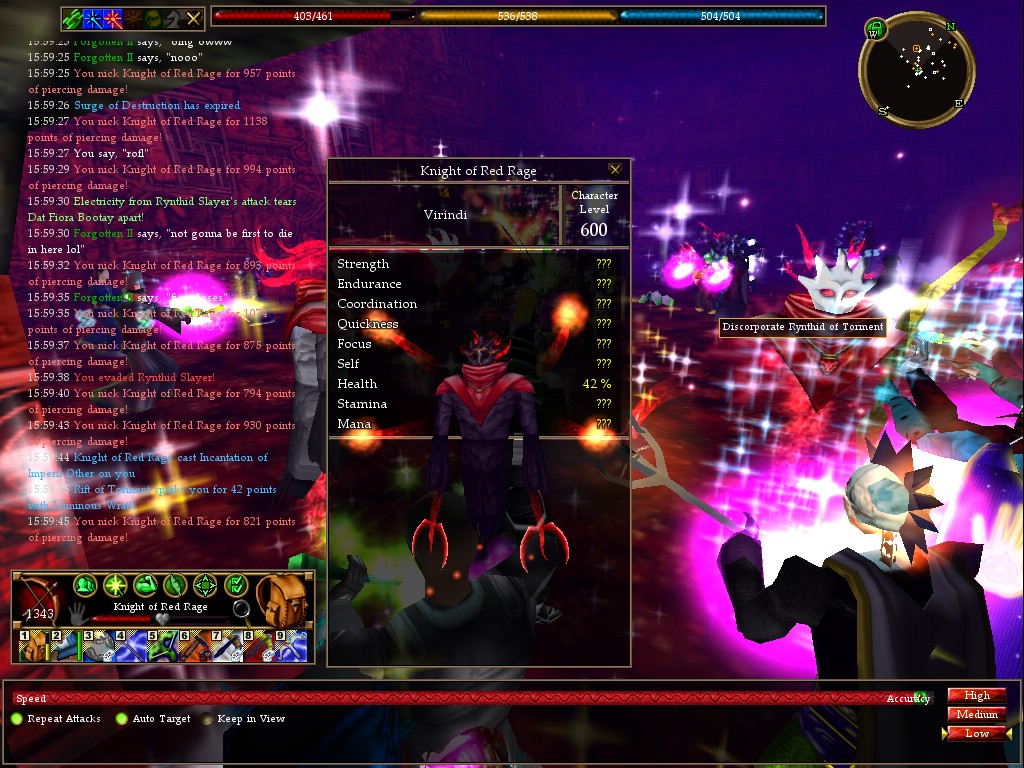
Task: Set attack height to High
Action: [976, 696]
